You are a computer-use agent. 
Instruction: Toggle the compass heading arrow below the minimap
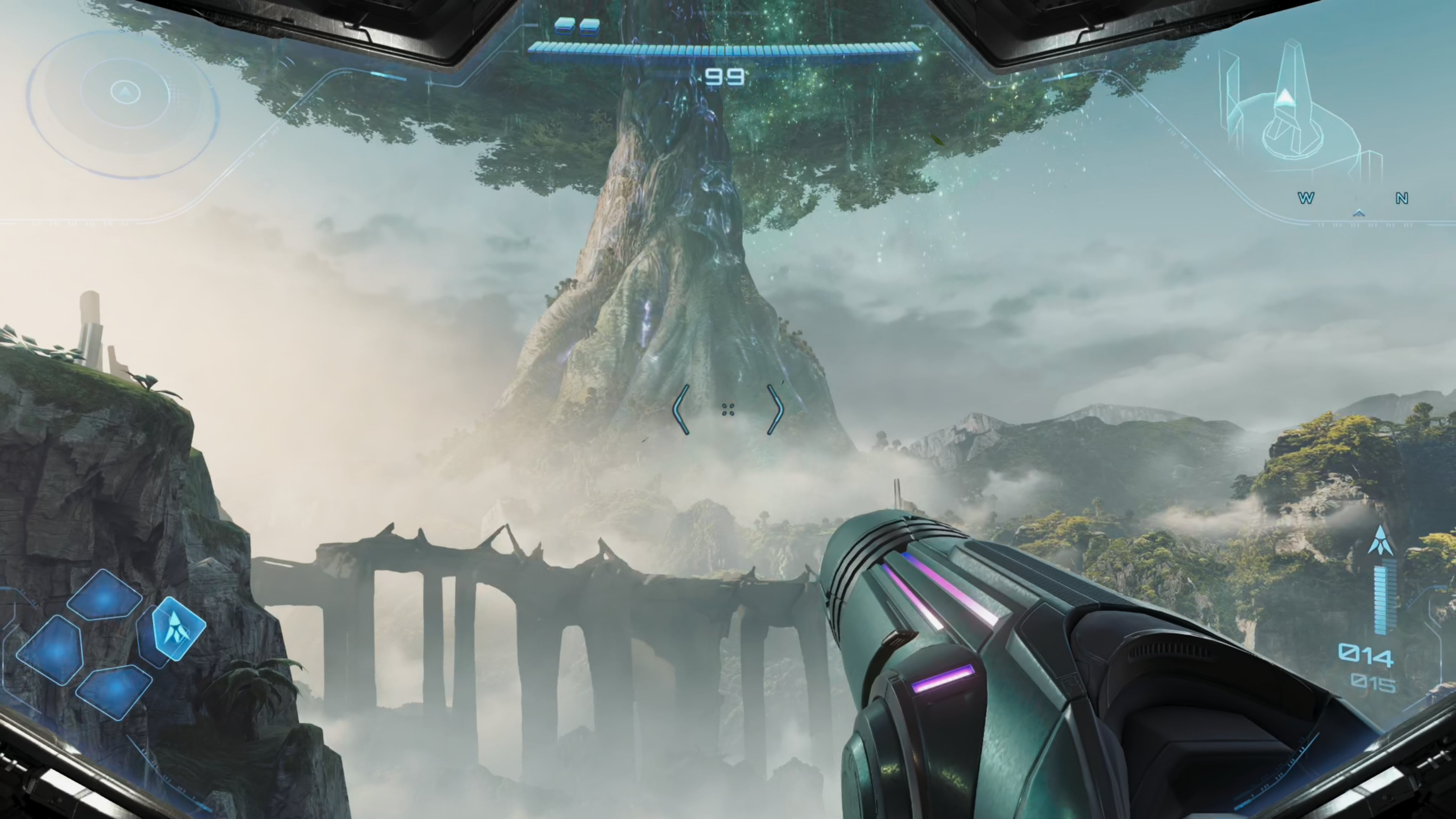1359,214
